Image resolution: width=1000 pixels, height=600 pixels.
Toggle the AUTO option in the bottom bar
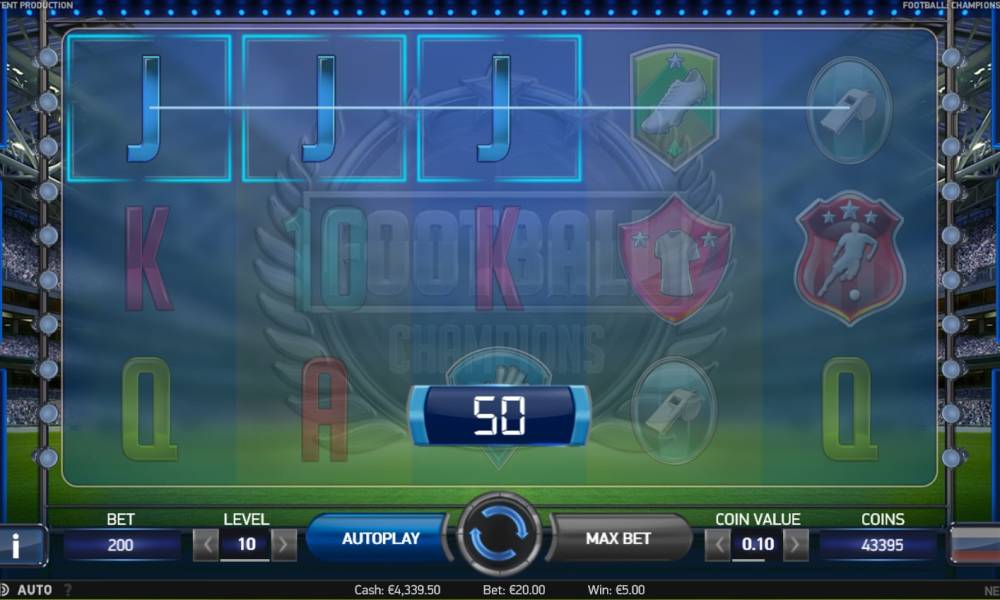(34, 590)
